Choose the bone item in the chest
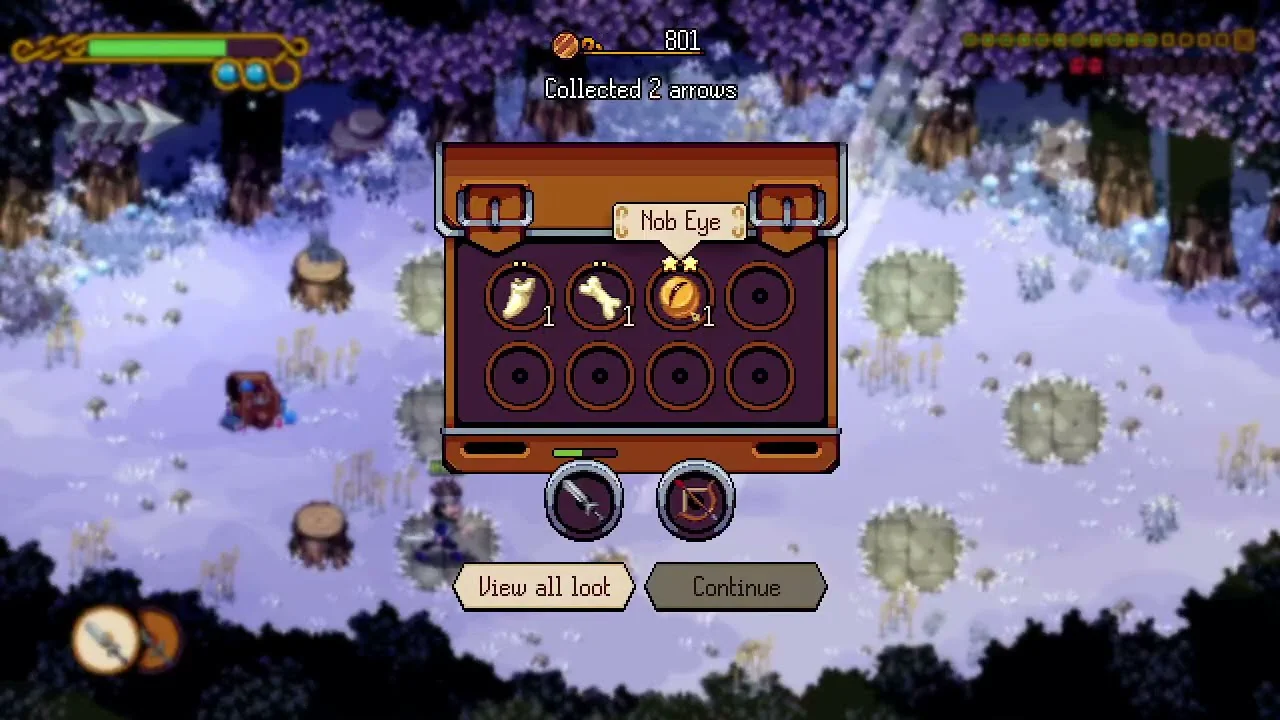 (x=600, y=297)
